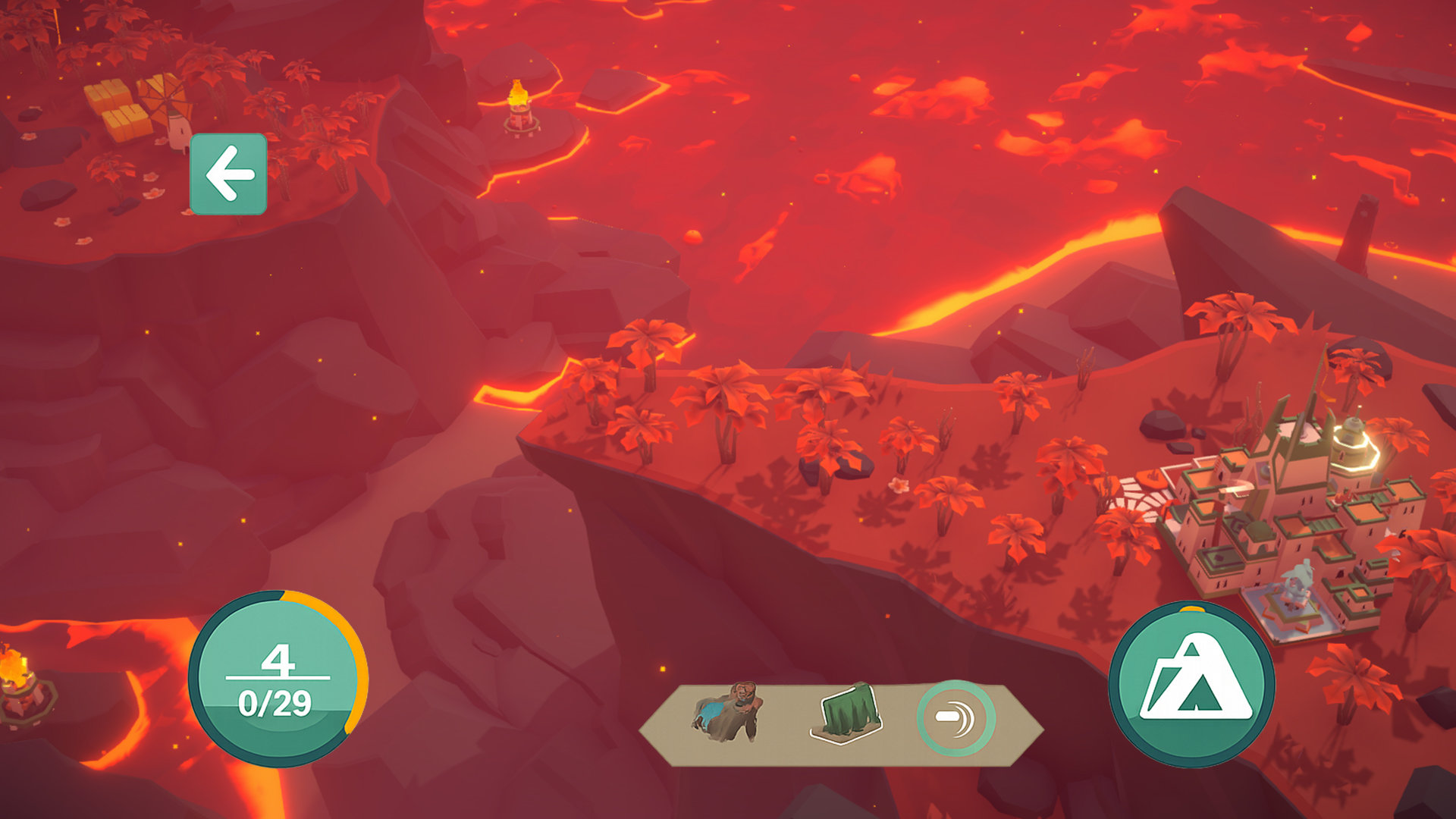
Task: Click the white back arrow button
Action: click(x=228, y=174)
